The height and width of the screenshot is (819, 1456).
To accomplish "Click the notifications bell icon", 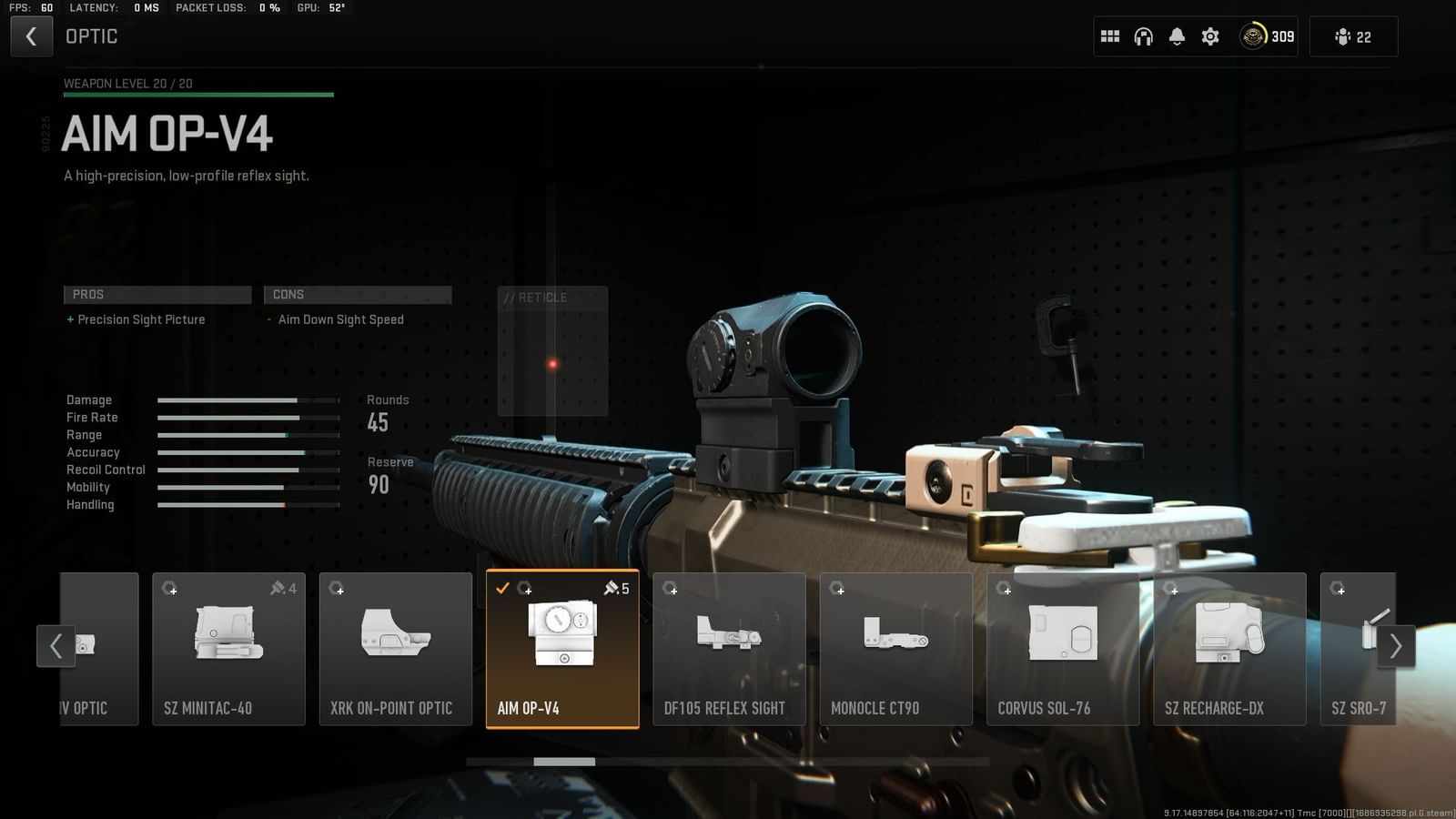I will (1177, 35).
